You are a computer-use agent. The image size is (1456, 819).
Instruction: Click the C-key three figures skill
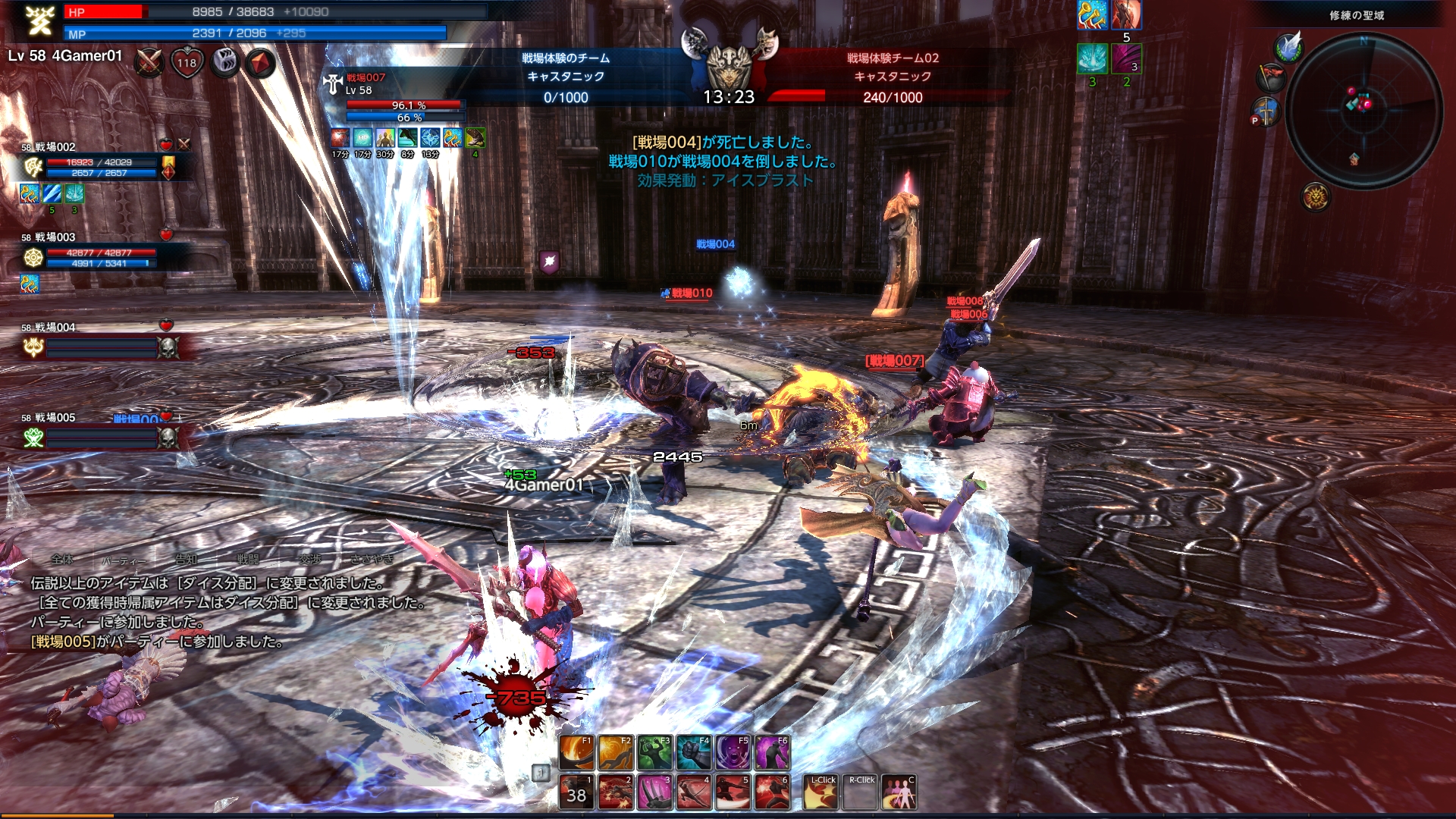tap(899, 792)
